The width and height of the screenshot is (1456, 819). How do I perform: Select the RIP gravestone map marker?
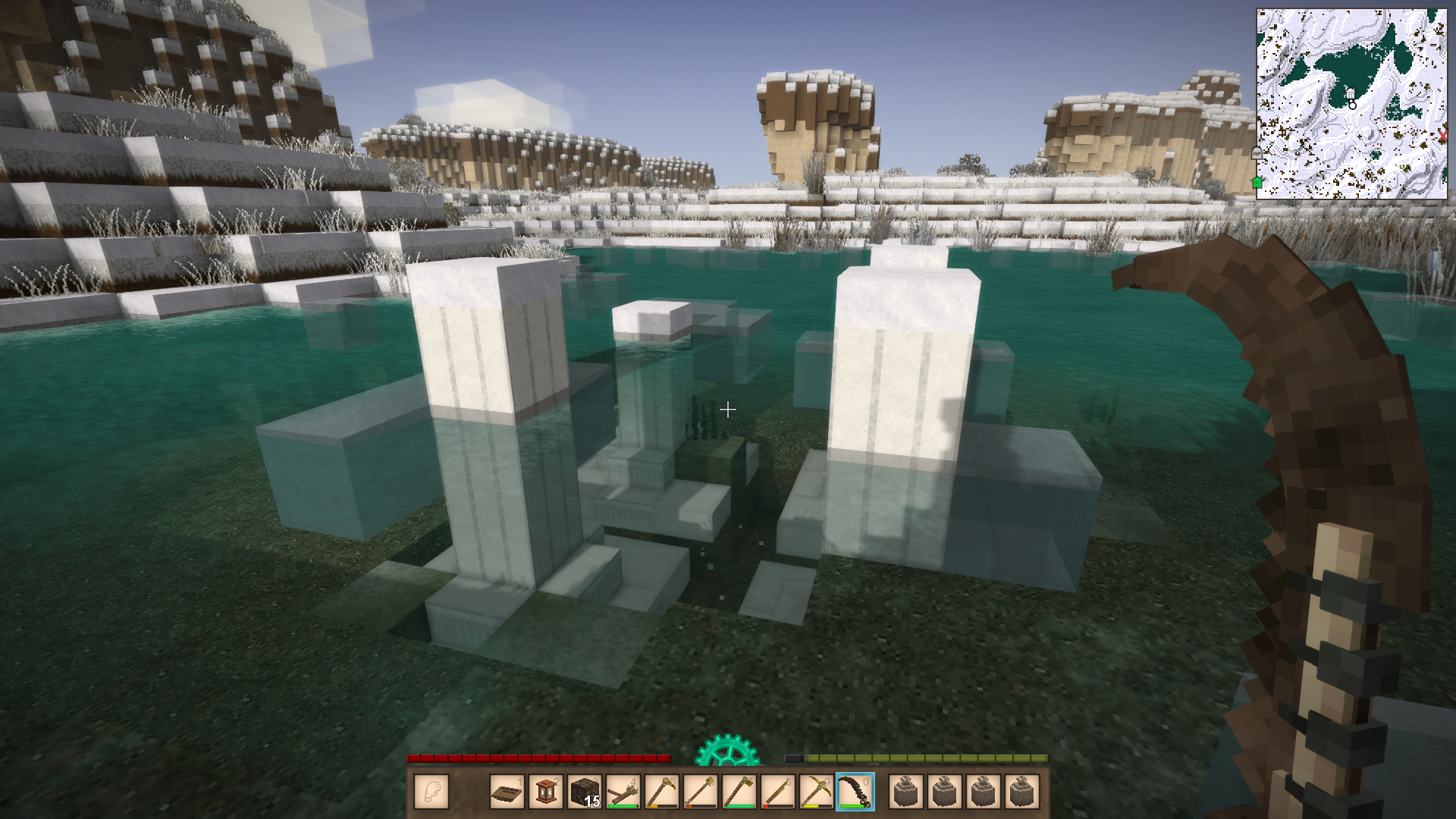(1257, 153)
